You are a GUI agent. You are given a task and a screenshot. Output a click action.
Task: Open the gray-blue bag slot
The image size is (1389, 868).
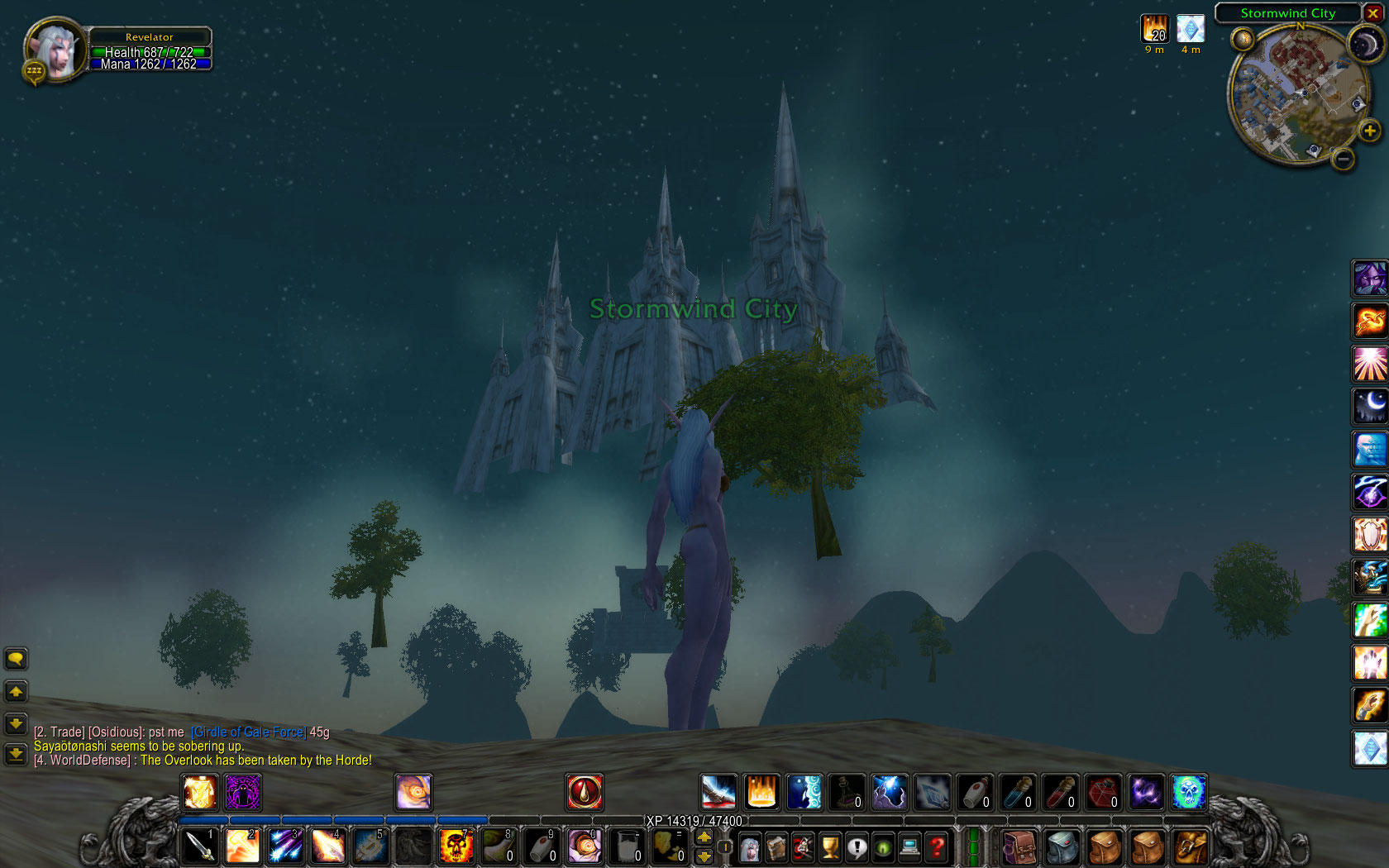tap(1062, 847)
